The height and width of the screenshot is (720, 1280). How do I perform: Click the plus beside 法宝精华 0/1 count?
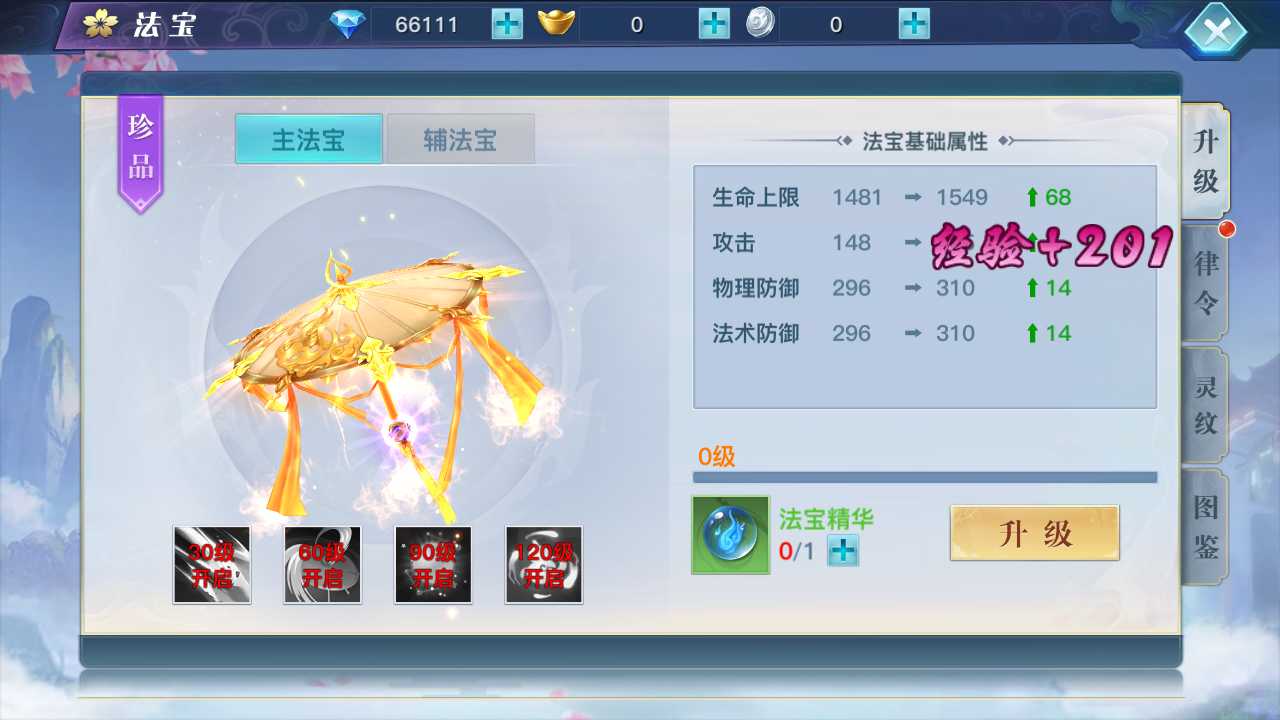841,551
